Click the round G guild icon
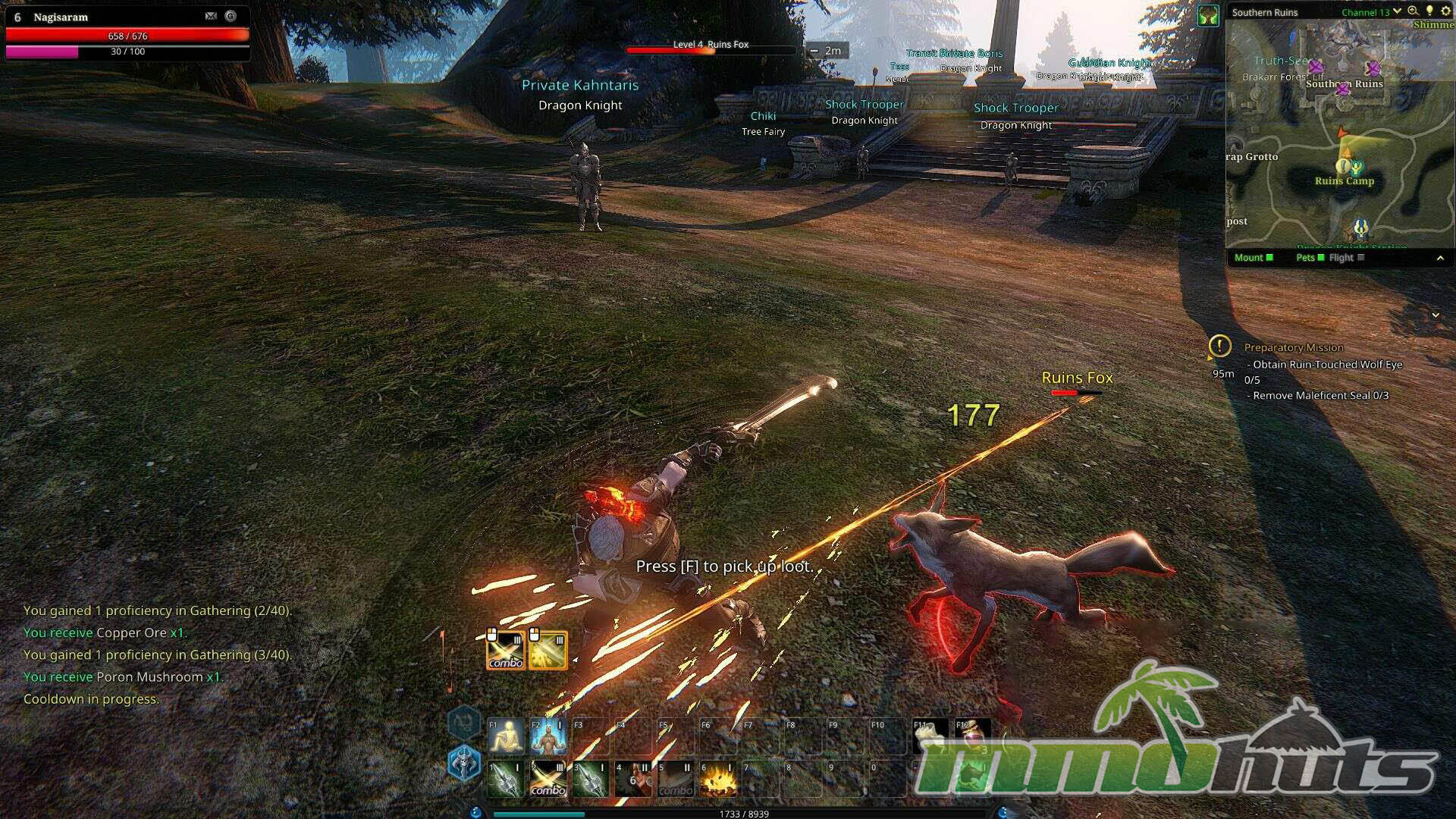This screenshot has width=1456, height=819. [231, 16]
